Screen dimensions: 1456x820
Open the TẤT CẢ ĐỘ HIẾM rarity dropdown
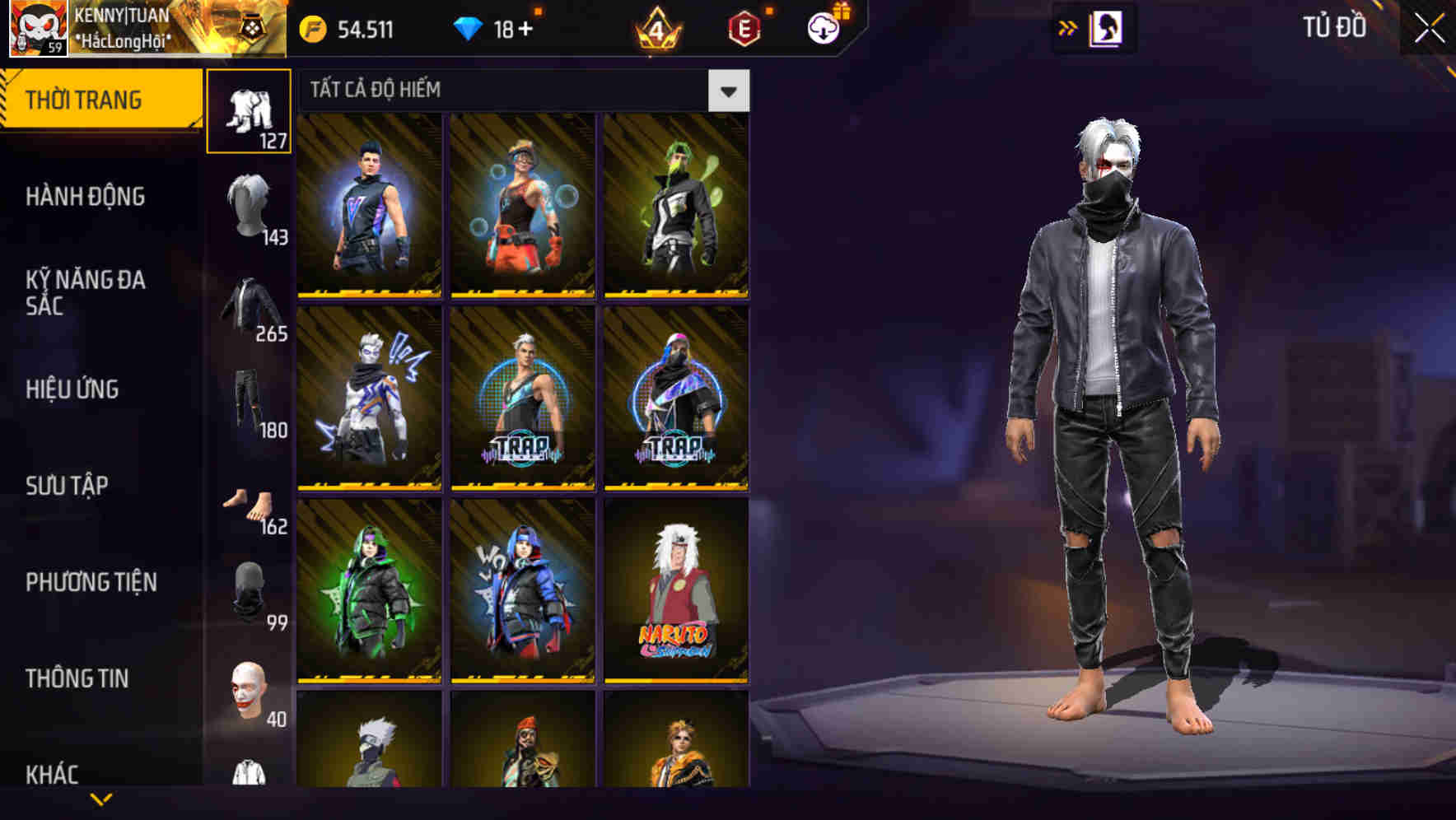728,91
